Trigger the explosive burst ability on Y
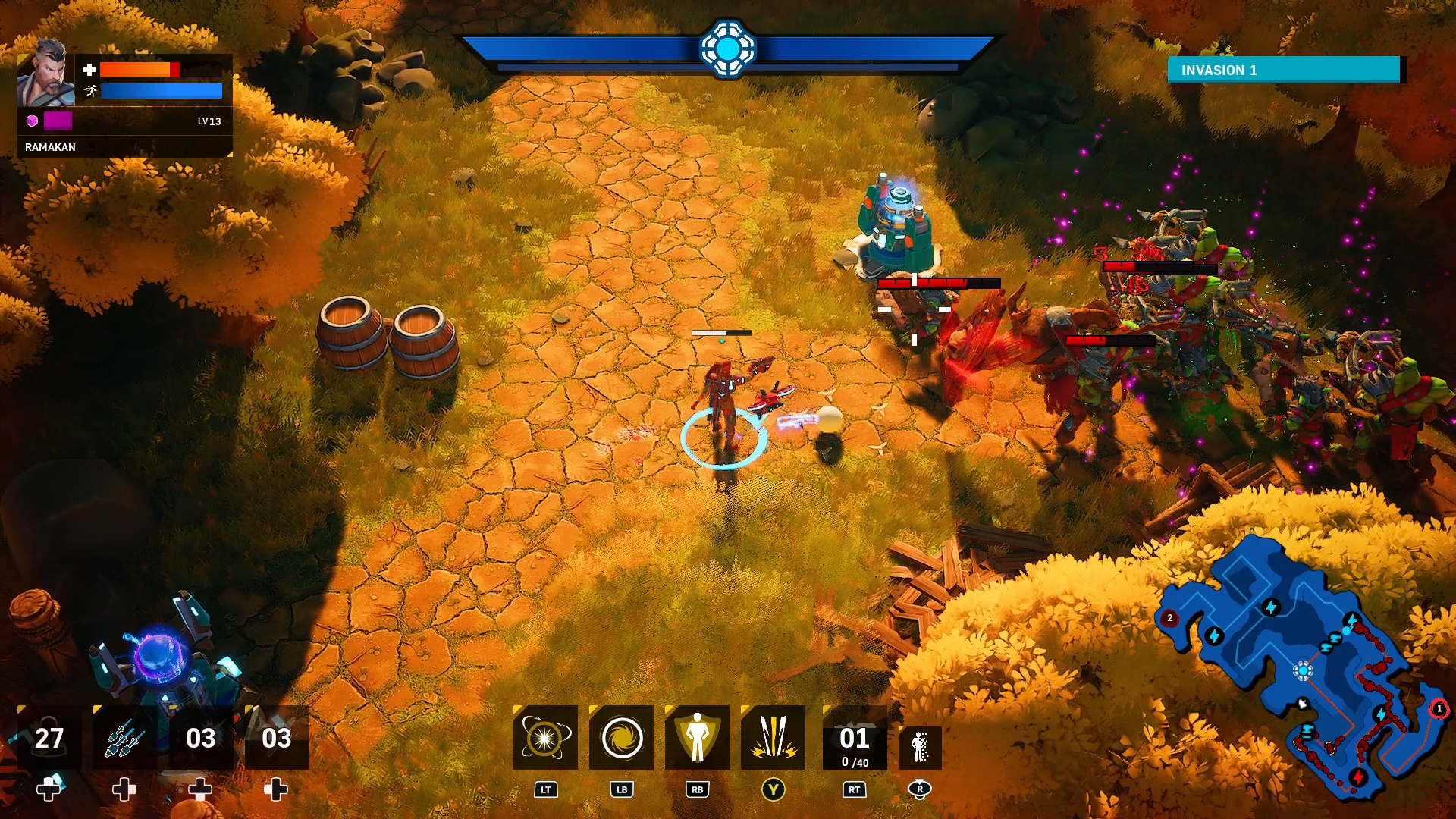The width and height of the screenshot is (1456, 819). click(773, 738)
